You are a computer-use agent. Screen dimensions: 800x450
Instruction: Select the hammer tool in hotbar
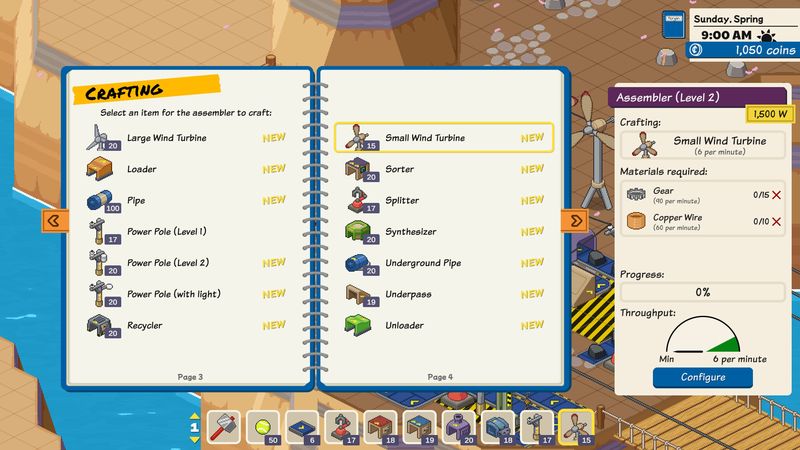[224, 427]
